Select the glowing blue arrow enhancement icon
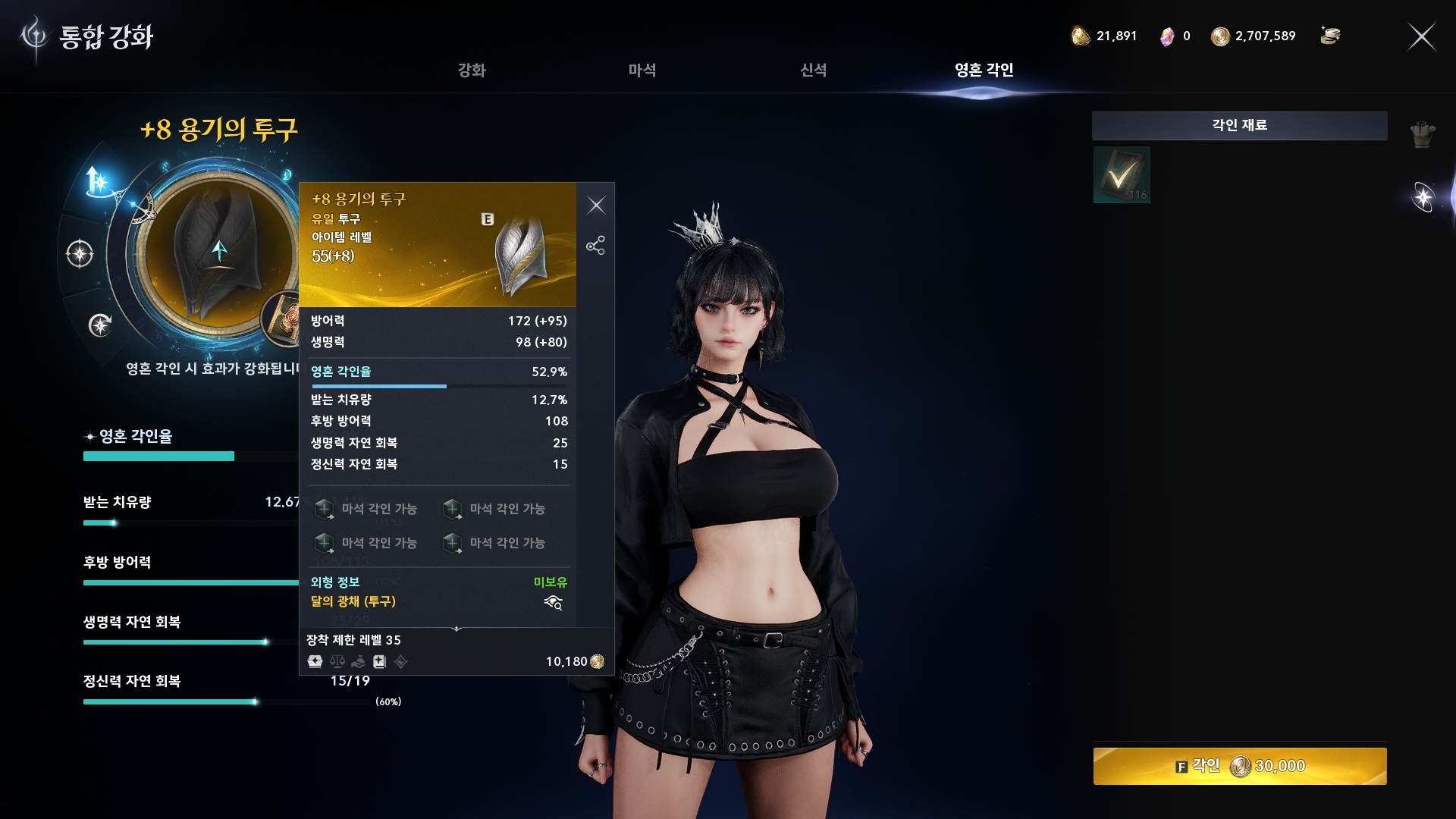The height and width of the screenshot is (819, 1456). [x=99, y=181]
